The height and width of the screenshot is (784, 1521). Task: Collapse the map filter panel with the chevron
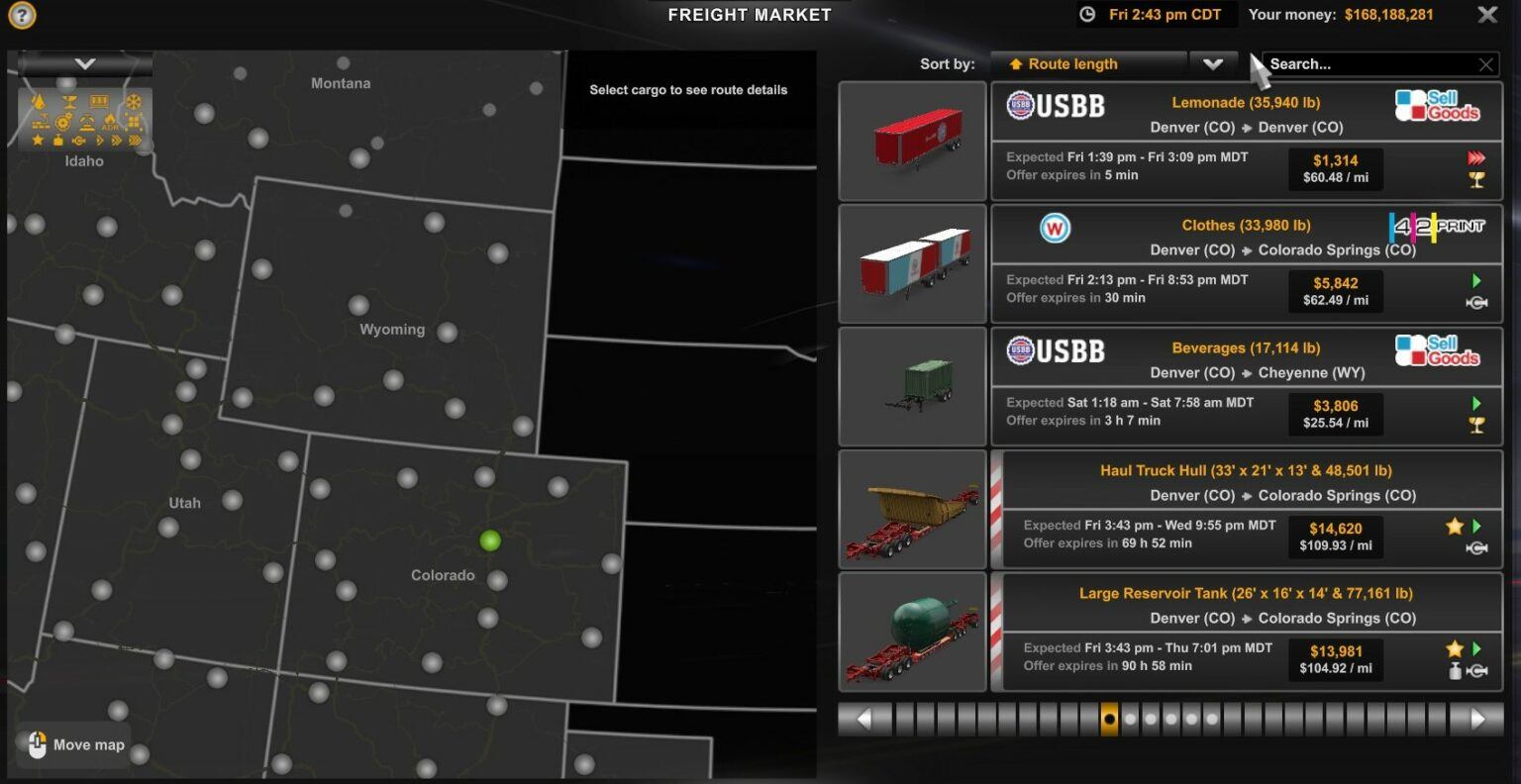pos(83,61)
